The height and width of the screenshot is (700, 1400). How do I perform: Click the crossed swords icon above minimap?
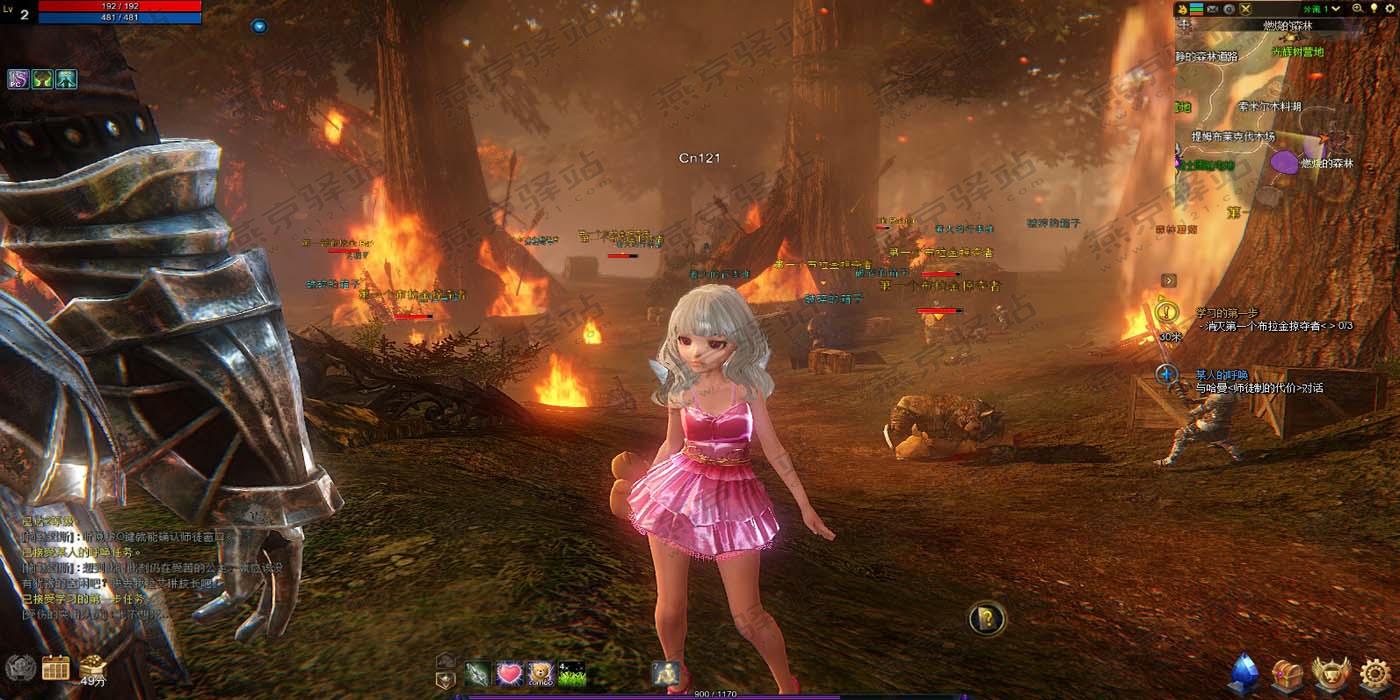tap(1246, 9)
